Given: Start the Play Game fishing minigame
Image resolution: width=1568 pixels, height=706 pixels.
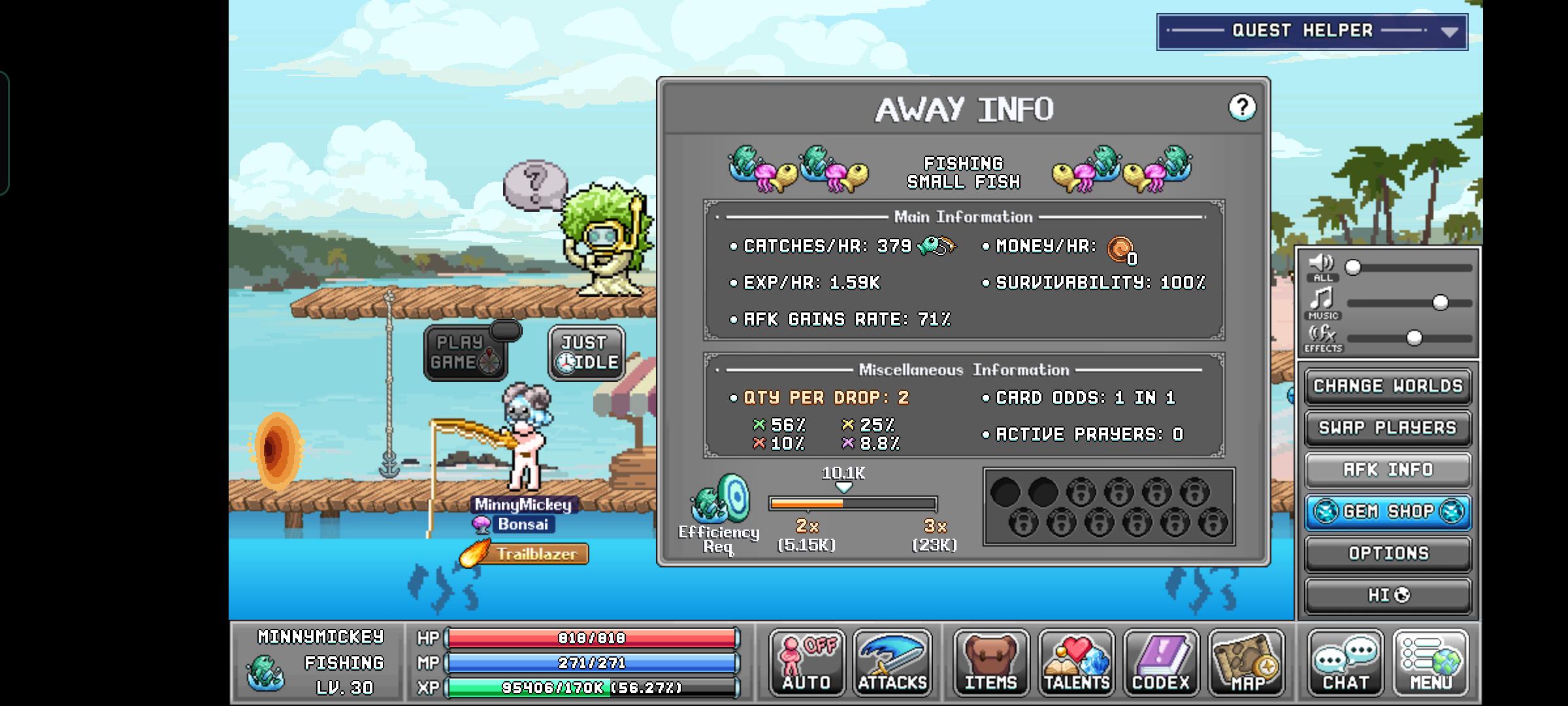Looking at the screenshot, I should [465, 353].
